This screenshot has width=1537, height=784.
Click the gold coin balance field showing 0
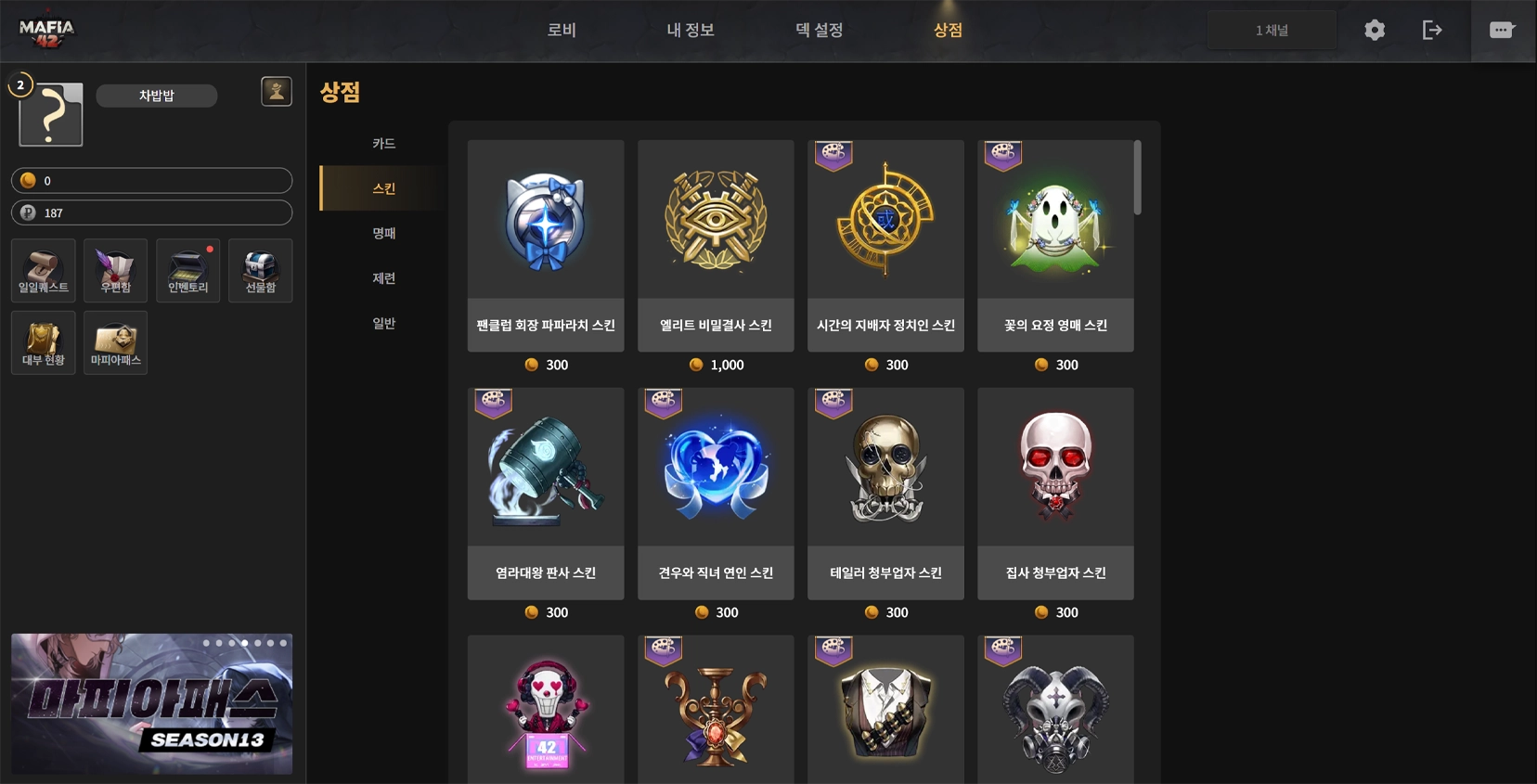(x=151, y=180)
